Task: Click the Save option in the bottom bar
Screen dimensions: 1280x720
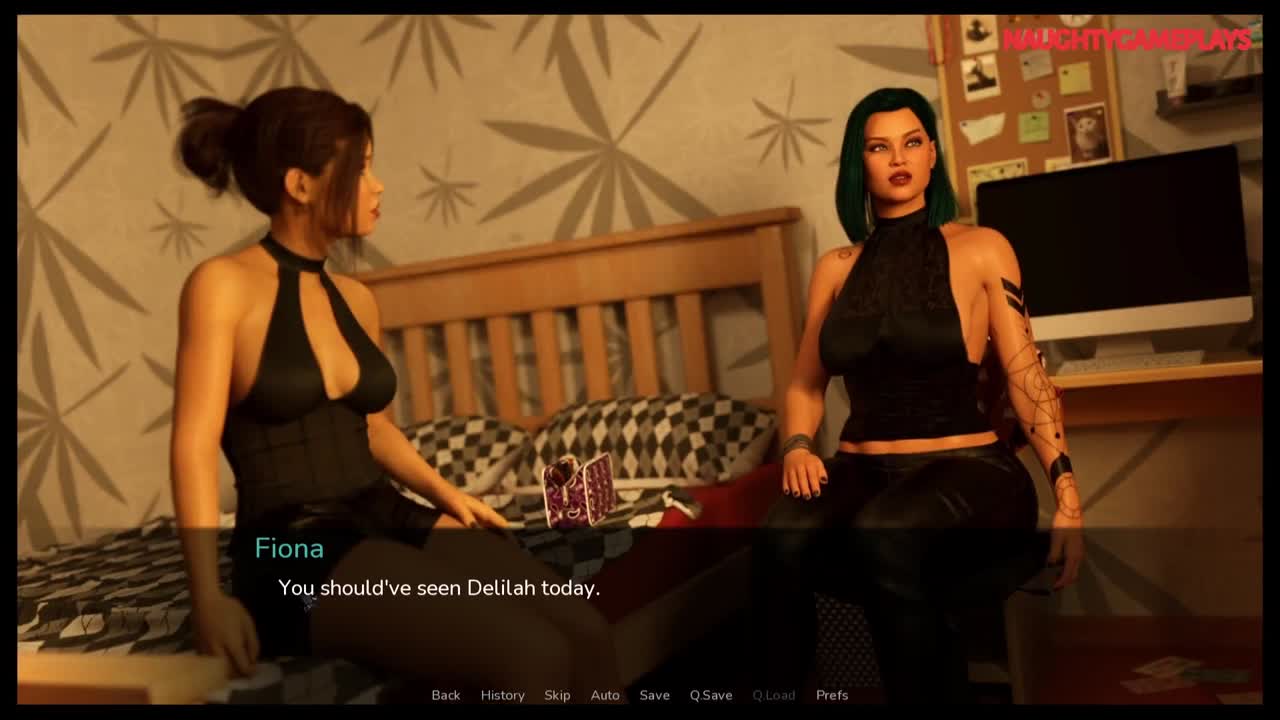Action: coord(655,695)
